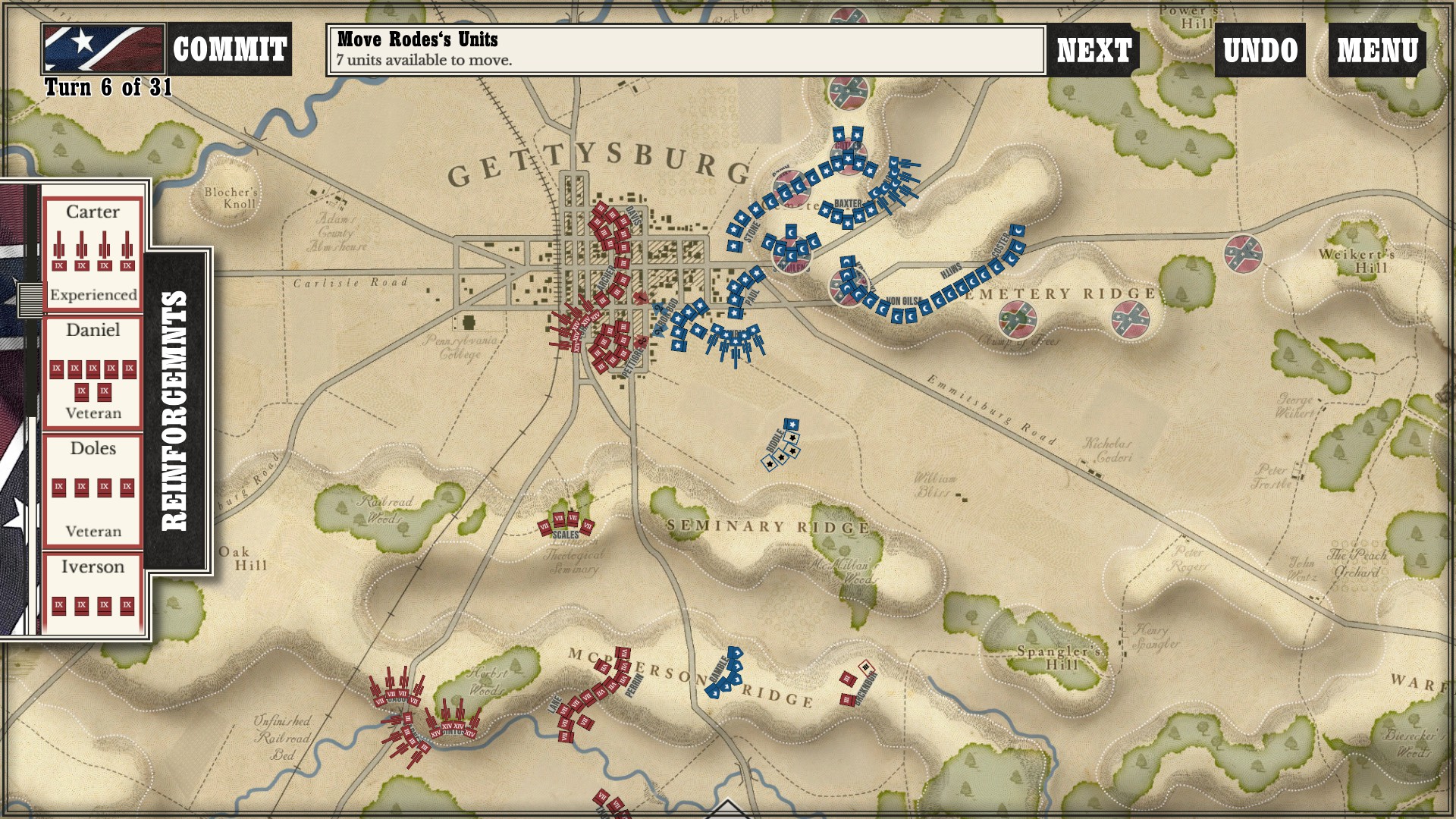The width and height of the screenshot is (1456, 819).
Task: Pick Doles's Veteran brigade card
Action: pyautogui.click(x=93, y=490)
